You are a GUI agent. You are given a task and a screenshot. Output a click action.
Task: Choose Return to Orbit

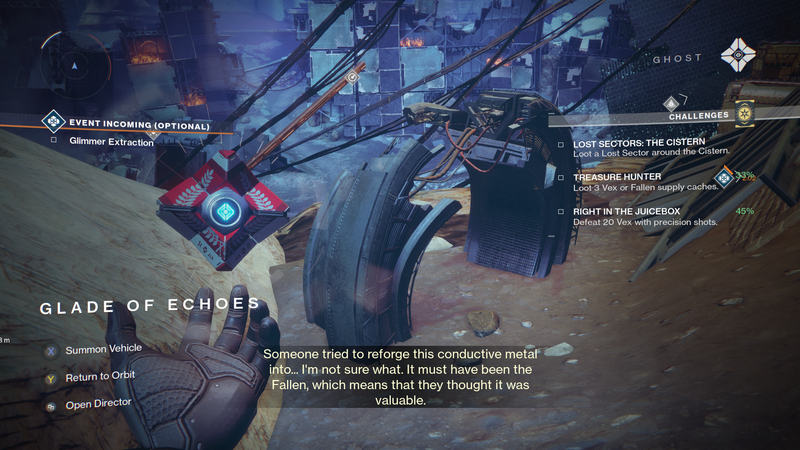coord(99,376)
